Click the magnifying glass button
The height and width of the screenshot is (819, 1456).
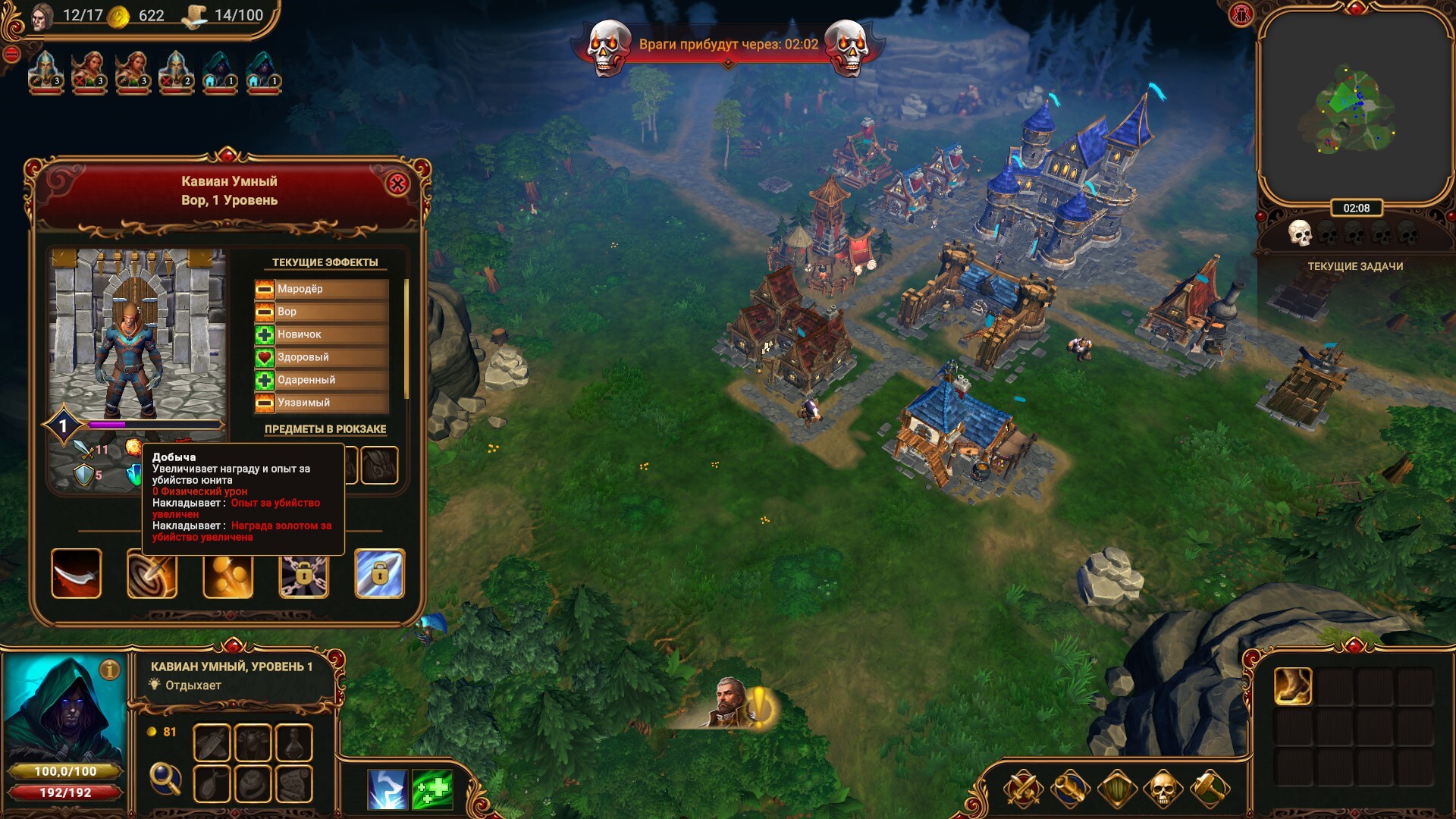[x=165, y=777]
